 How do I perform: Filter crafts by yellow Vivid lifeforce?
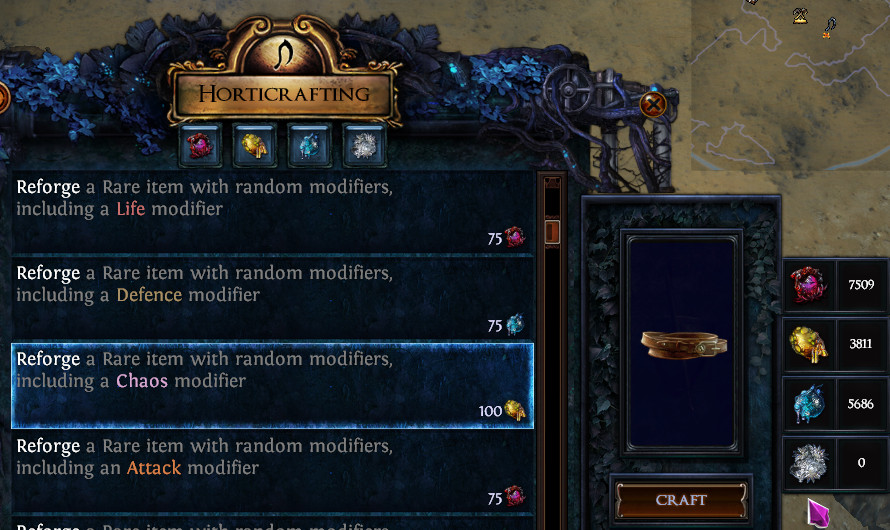254,146
